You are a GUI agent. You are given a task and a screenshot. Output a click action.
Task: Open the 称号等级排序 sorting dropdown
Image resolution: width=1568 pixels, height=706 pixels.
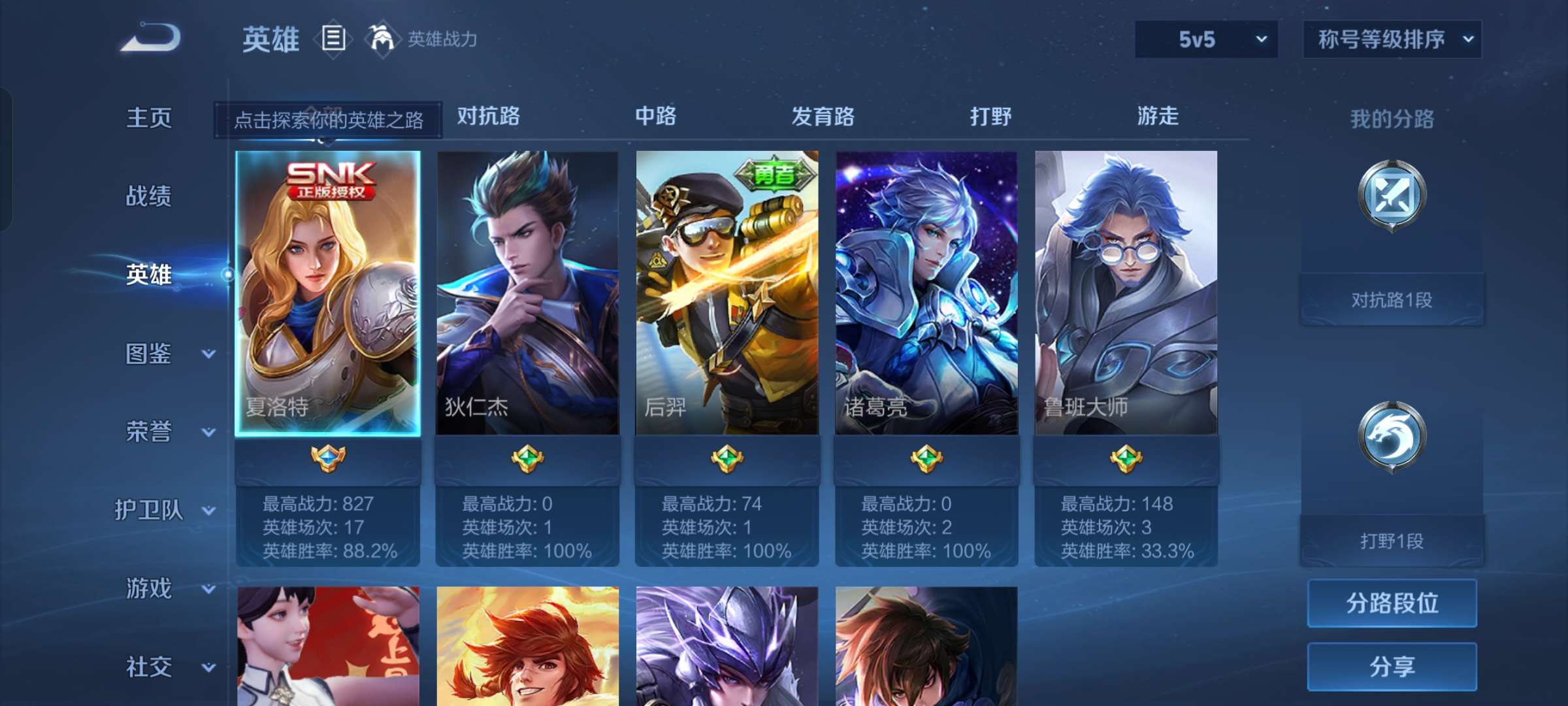[x=1390, y=39]
